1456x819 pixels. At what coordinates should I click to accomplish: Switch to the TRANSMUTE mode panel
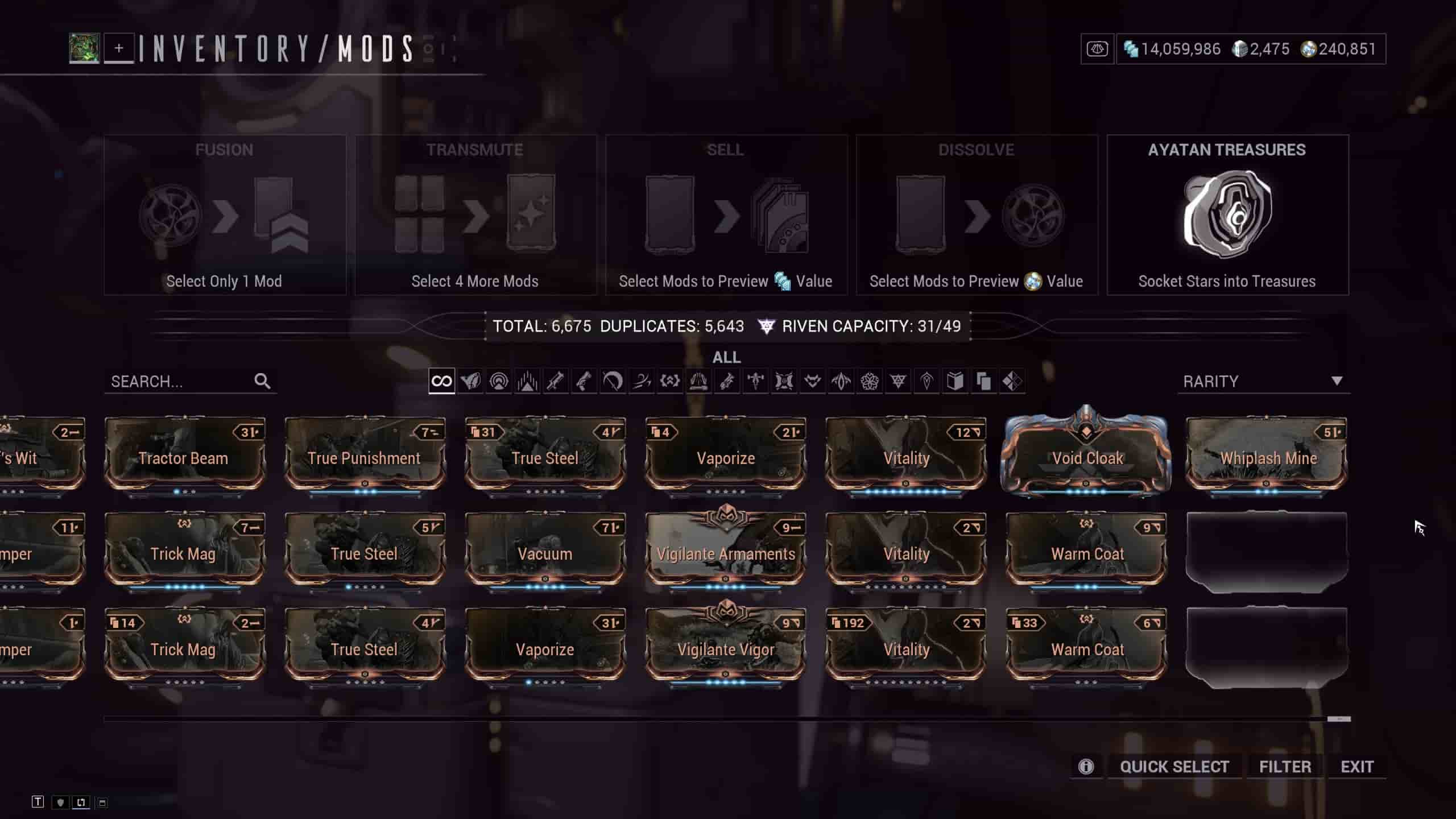tap(476, 216)
